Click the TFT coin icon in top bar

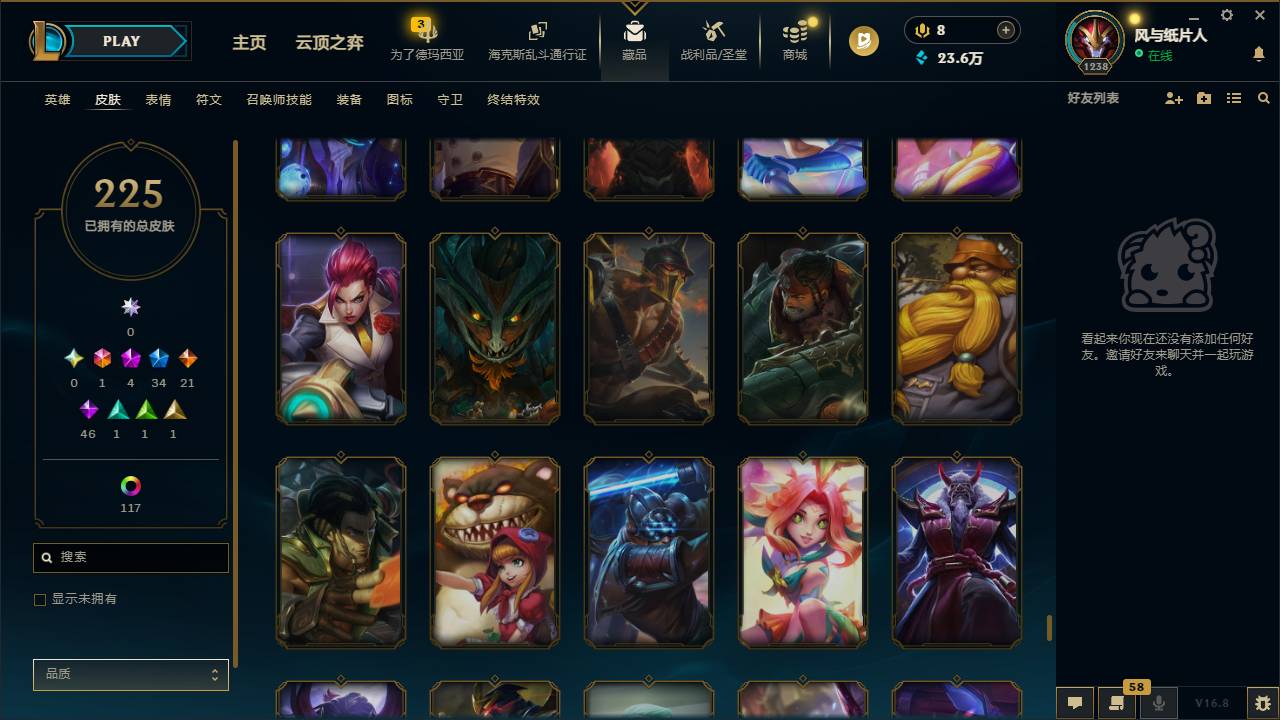(862, 42)
